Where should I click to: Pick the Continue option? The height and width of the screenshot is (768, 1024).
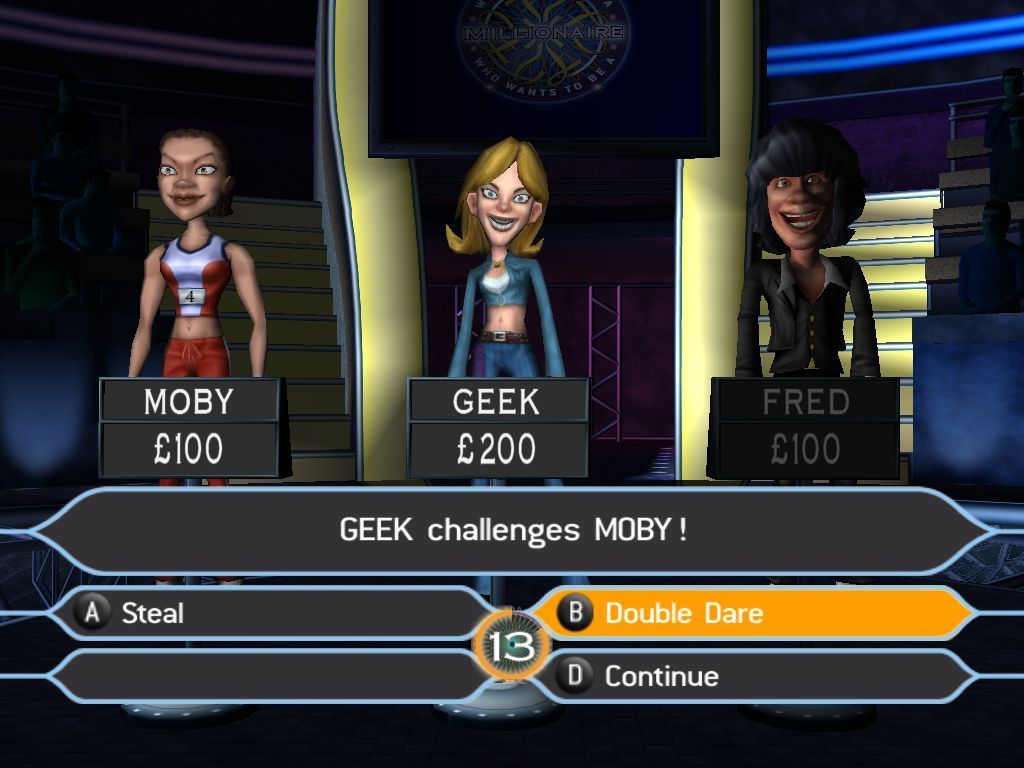750,676
